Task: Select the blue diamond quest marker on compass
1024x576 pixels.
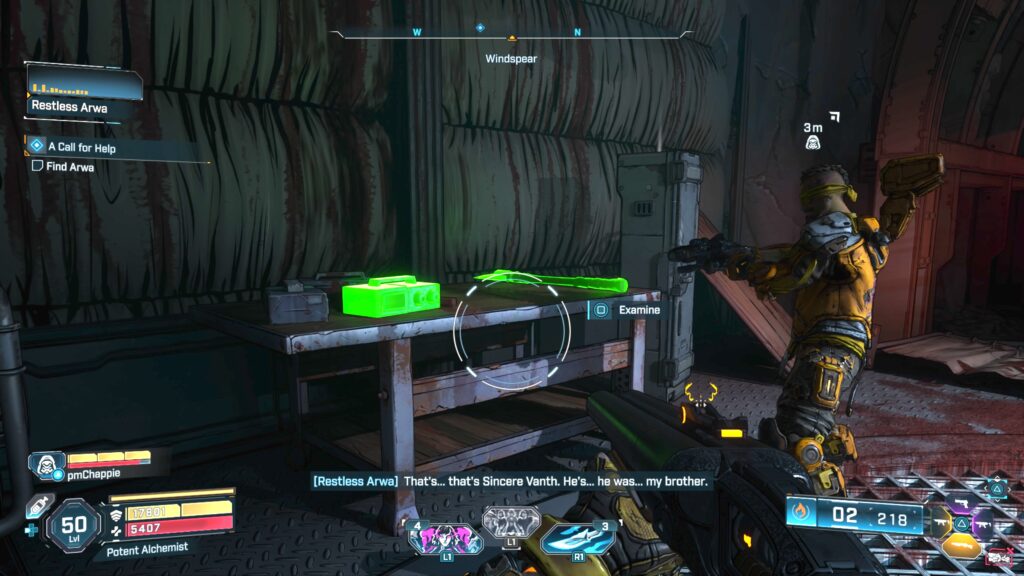Action: point(480,29)
